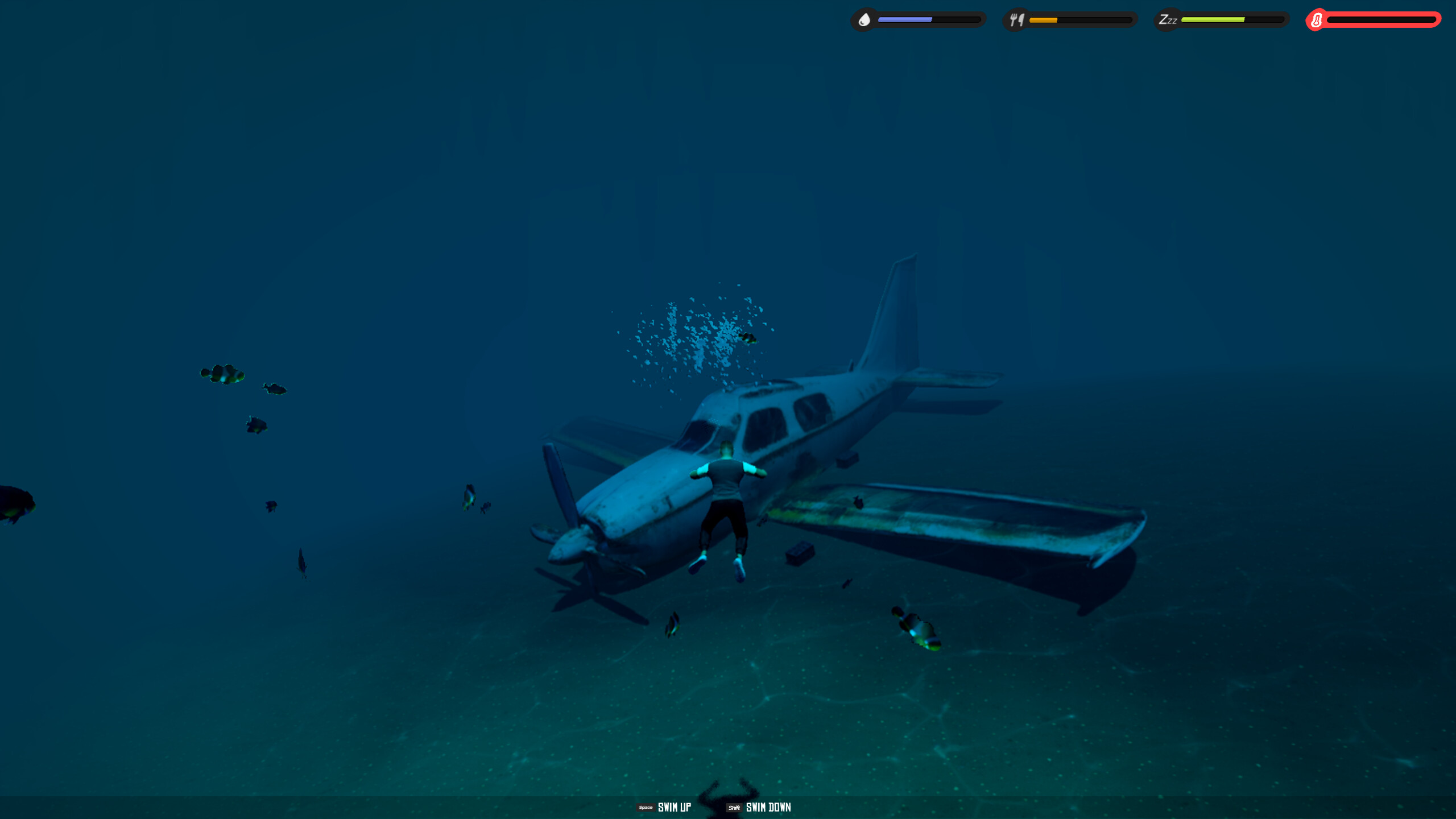This screenshot has width=1456, height=819.
Task: Click the SWIM DOWN label
Action: pyautogui.click(x=768, y=807)
